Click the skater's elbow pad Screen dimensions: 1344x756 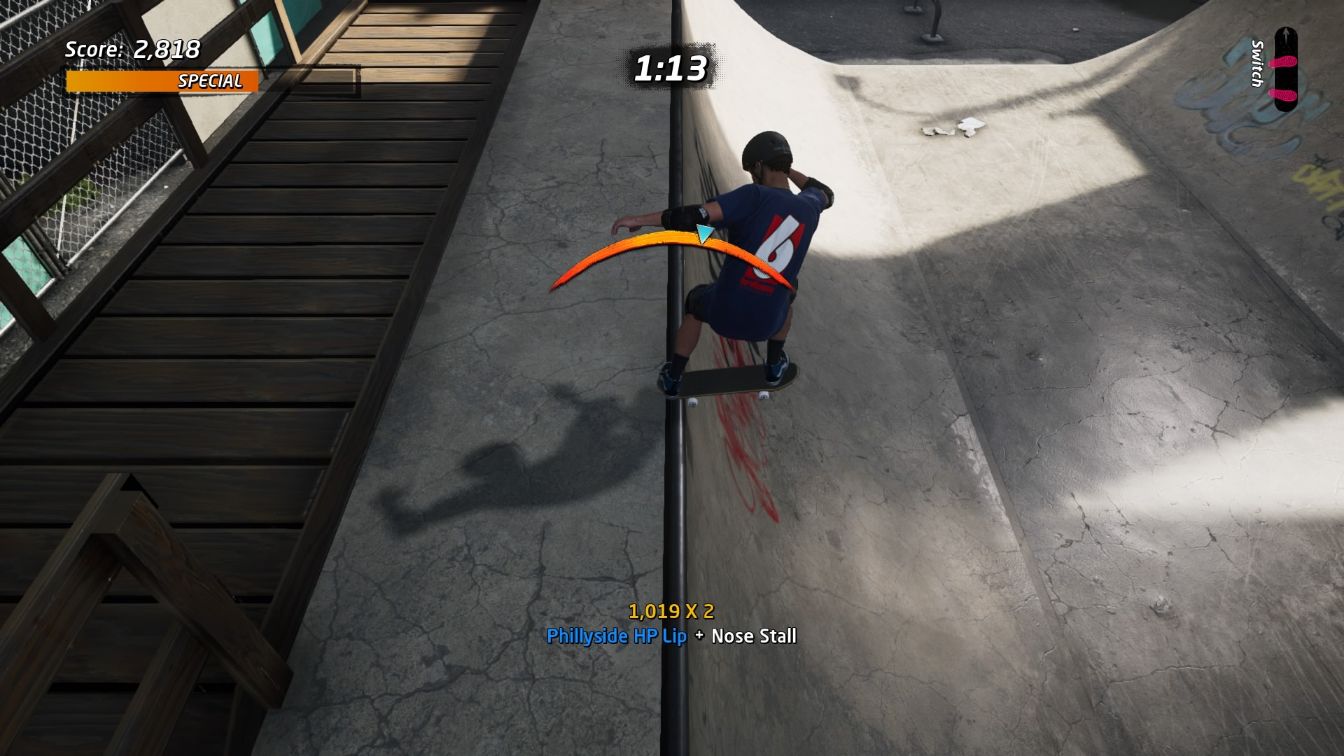[x=684, y=215]
